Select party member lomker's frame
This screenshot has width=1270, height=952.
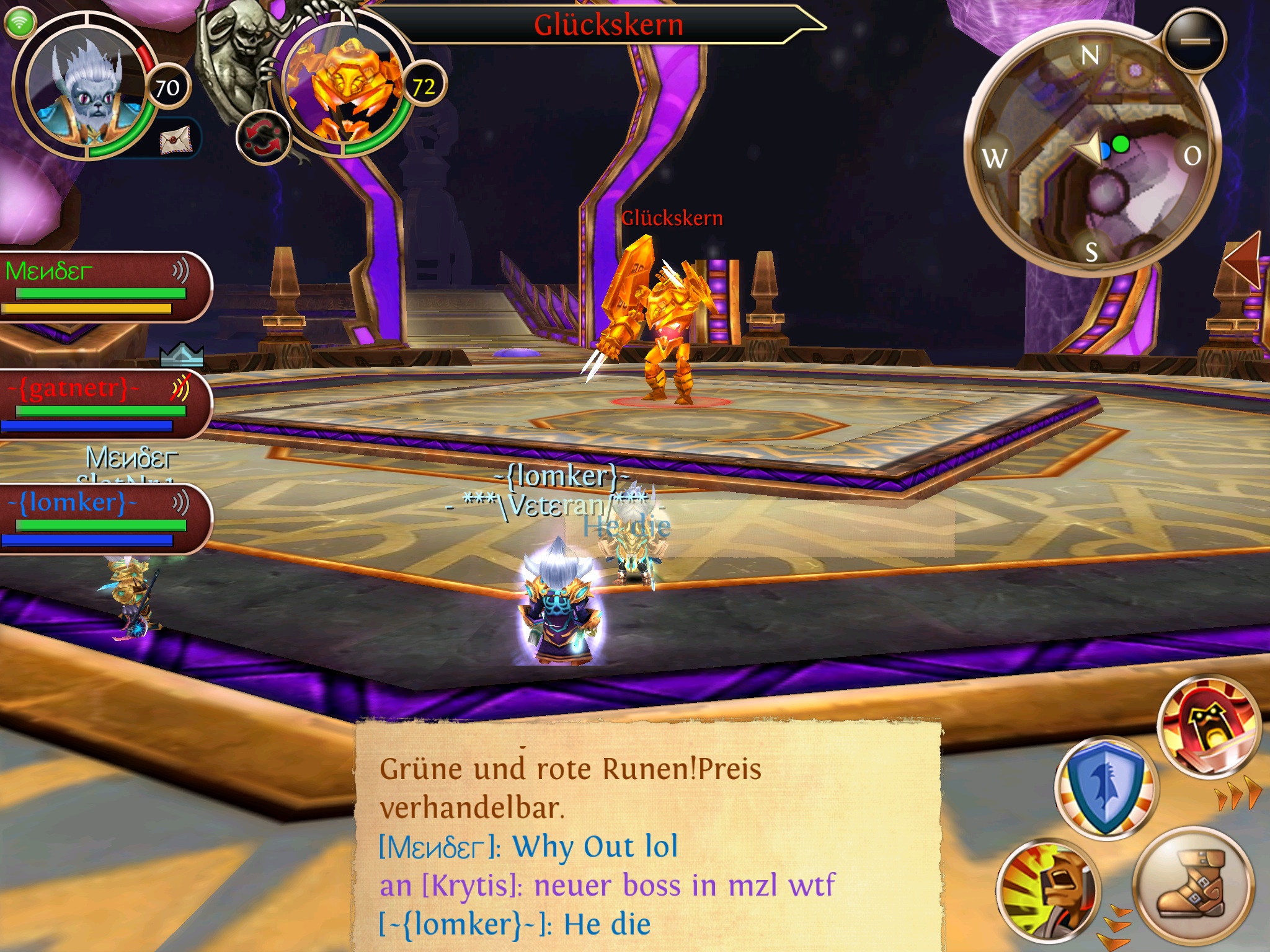99,518
